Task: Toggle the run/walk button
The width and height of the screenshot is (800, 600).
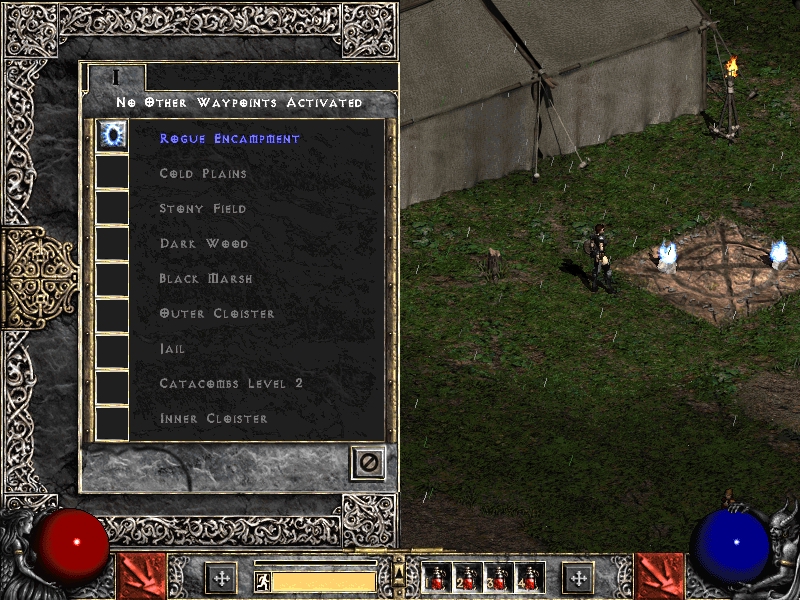Action: tap(262, 581)
